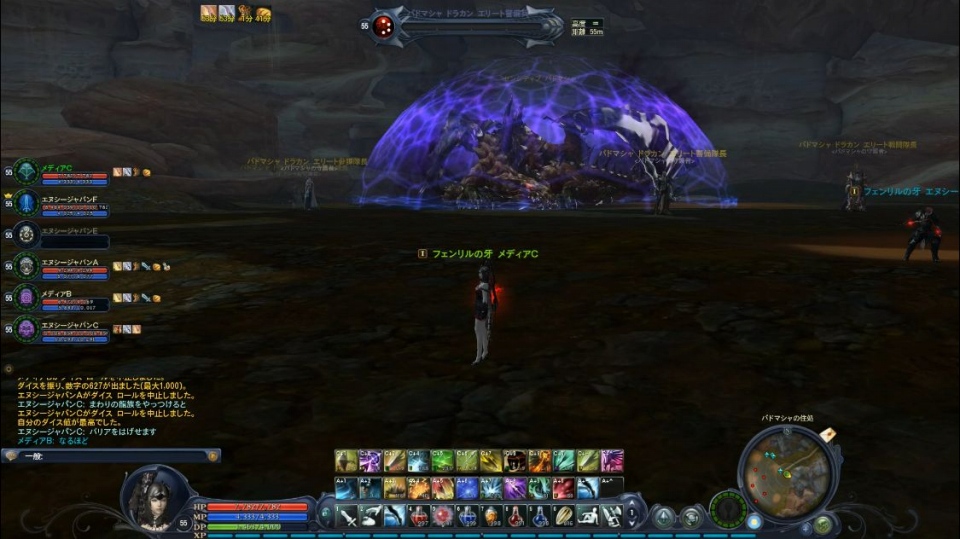The height and width of the screenshot is (539, 960).
Task: Click the round green button below the minimap
Action: pyautogui.click(x=822, y=524)
